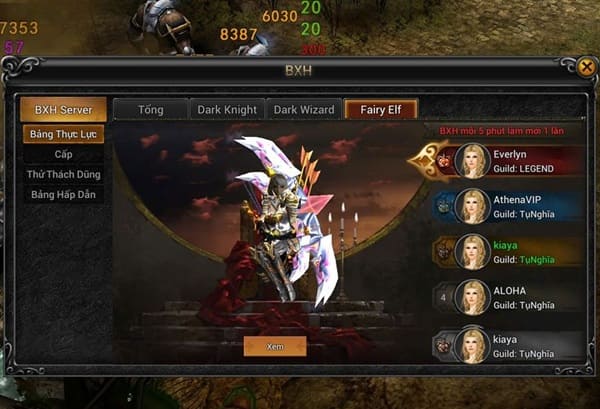Image resolution: width=600 pixels, height=409 pixels.
Task: Show the Cấp level ranking
Action: [x=63, y=154]
